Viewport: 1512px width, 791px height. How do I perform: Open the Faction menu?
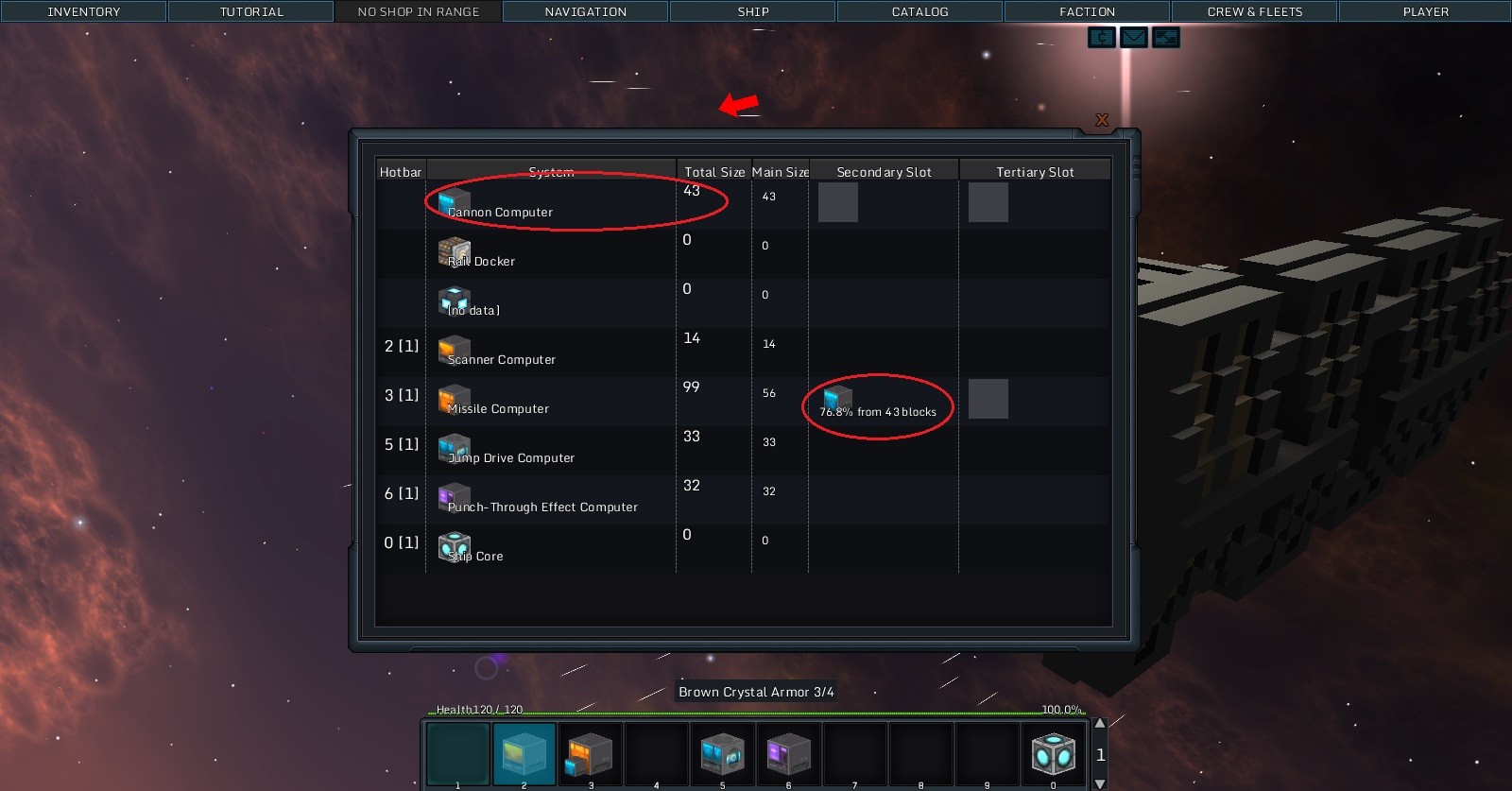tap(1087, 11)
